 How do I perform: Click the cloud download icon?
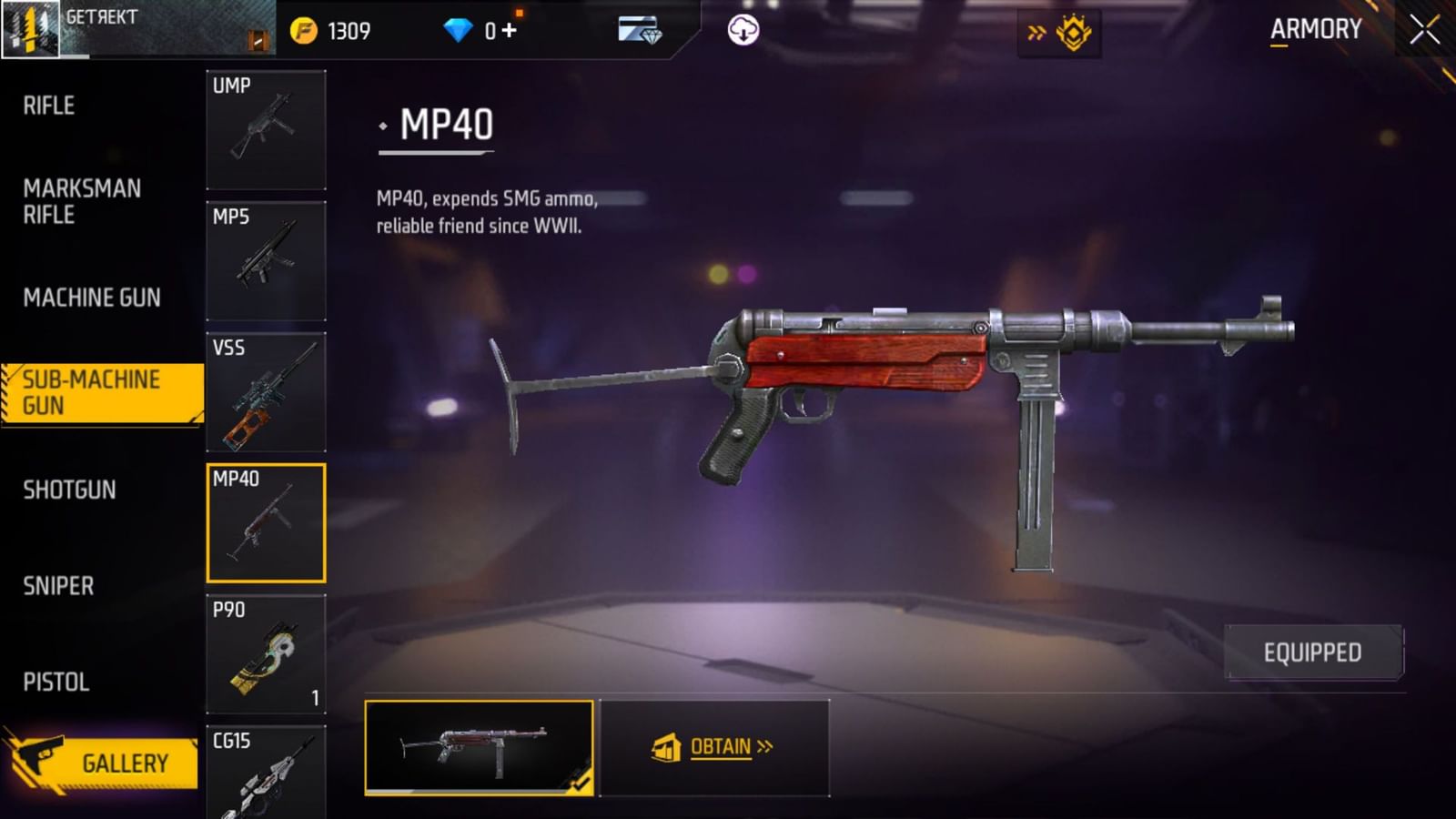(x=744, y=29)
